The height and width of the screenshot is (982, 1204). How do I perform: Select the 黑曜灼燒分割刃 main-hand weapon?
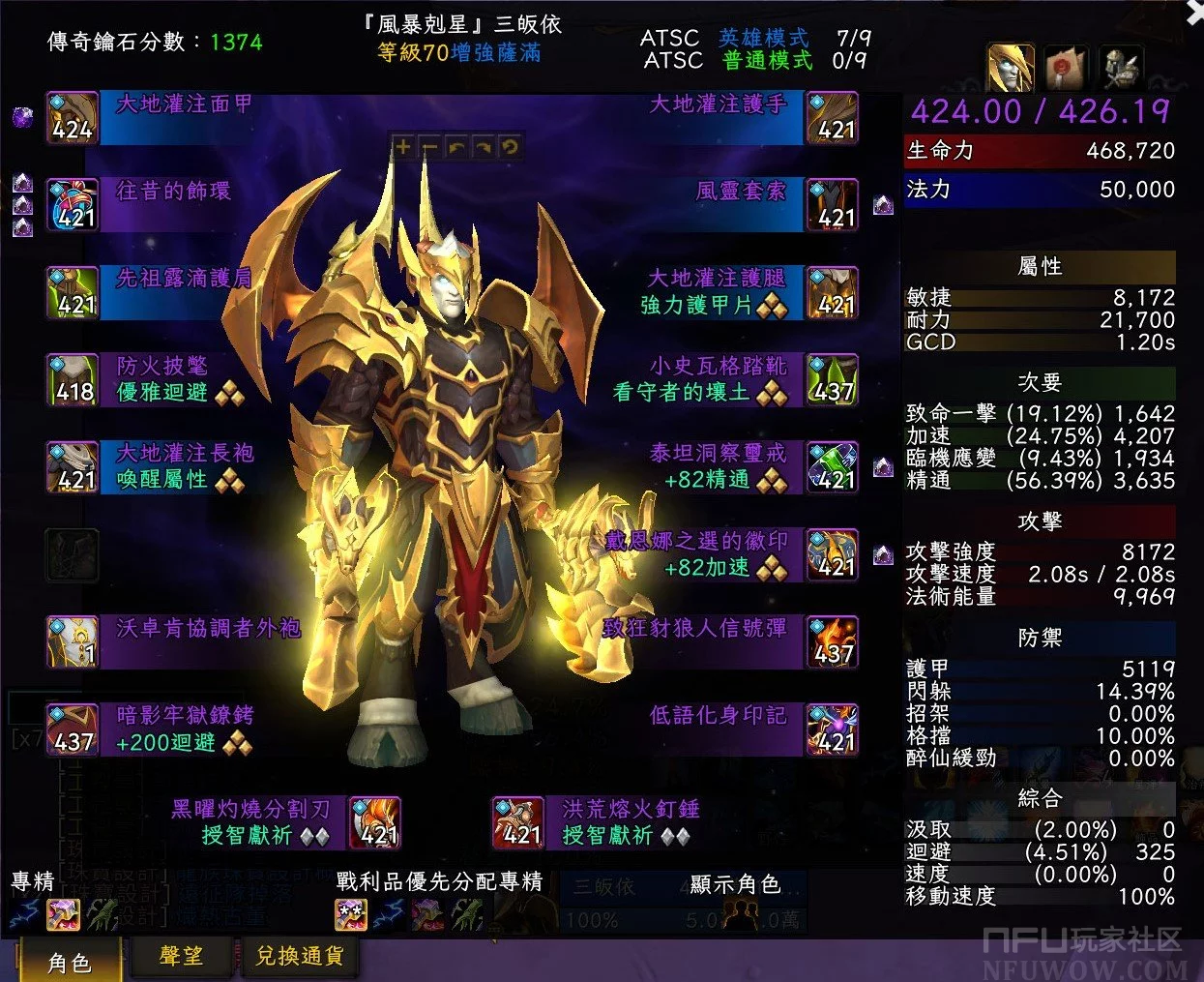[375, 823]
